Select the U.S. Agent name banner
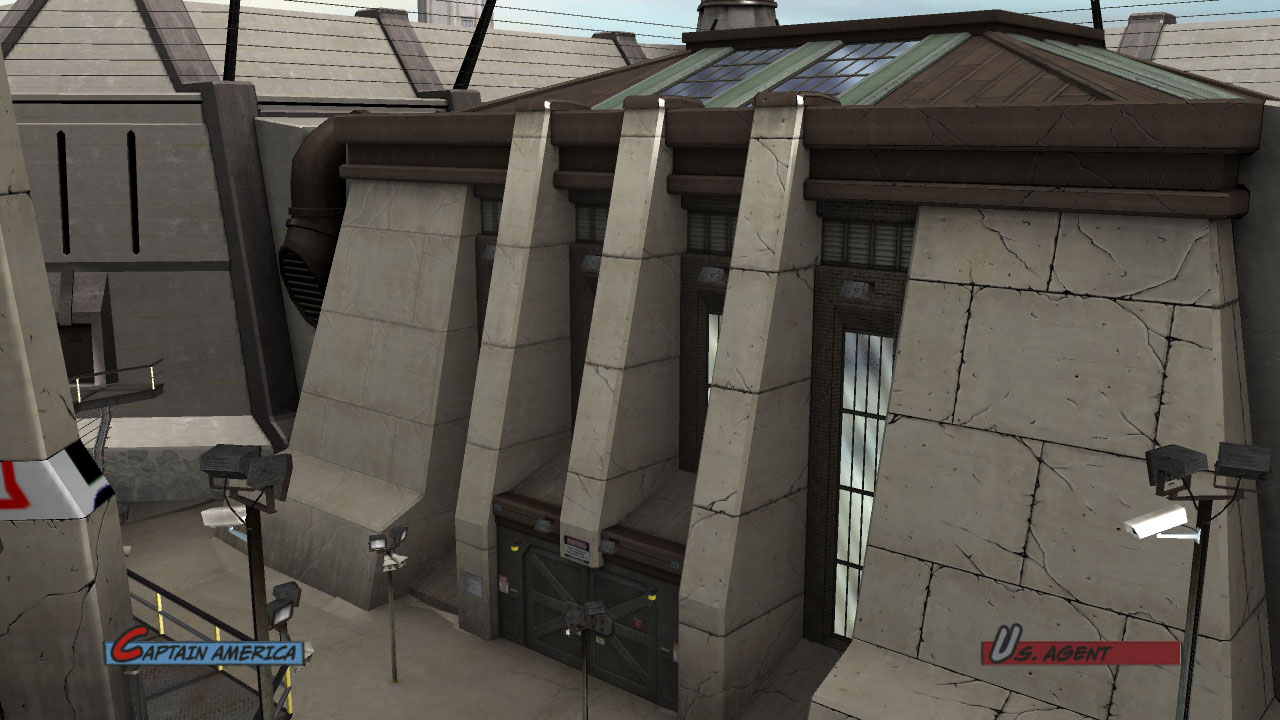The height and width of the screenshot is (720, 1280). [x=1080, y=652]
